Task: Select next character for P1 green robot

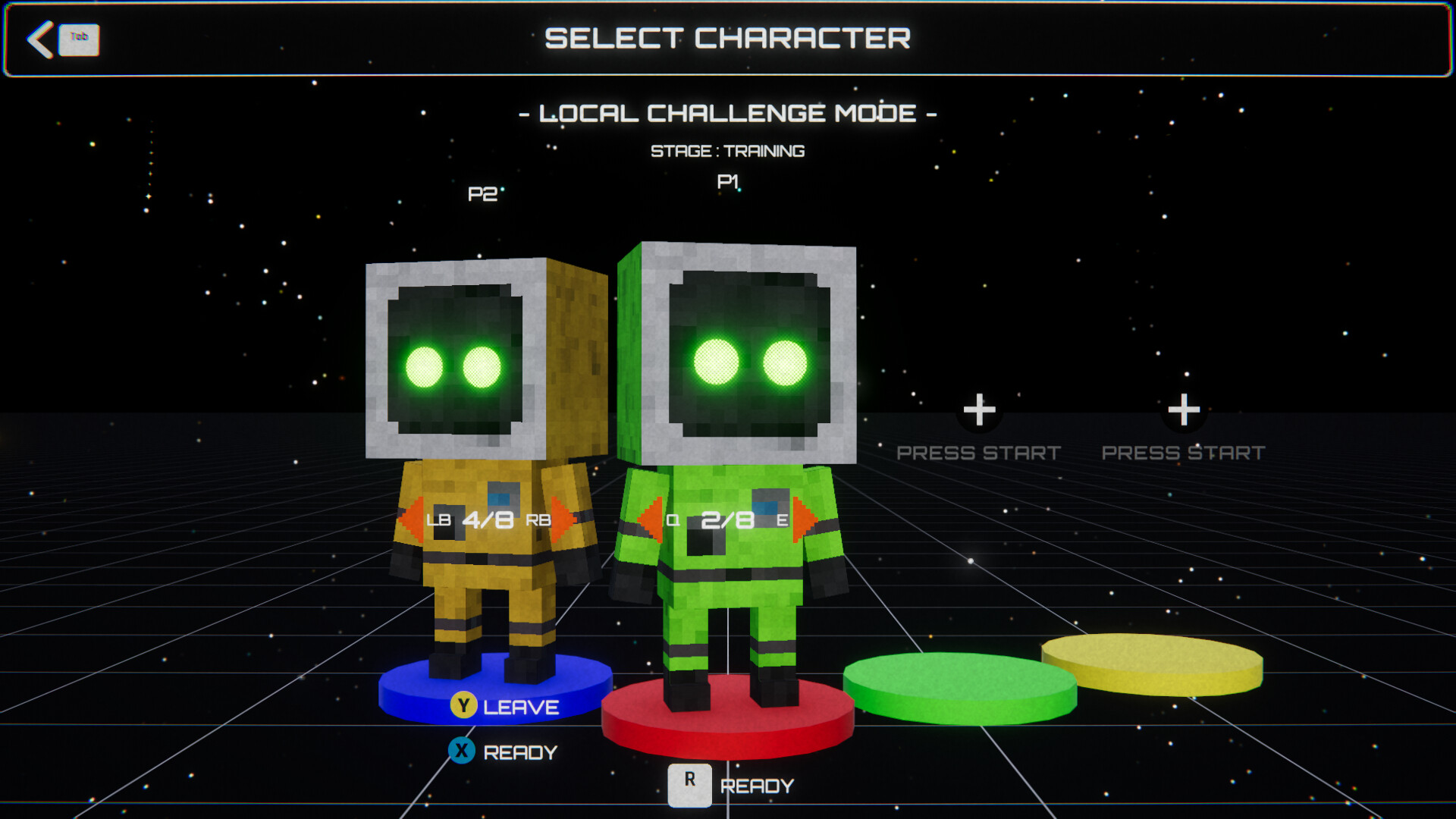Action: pyautogui.click(x=803, y=519)
